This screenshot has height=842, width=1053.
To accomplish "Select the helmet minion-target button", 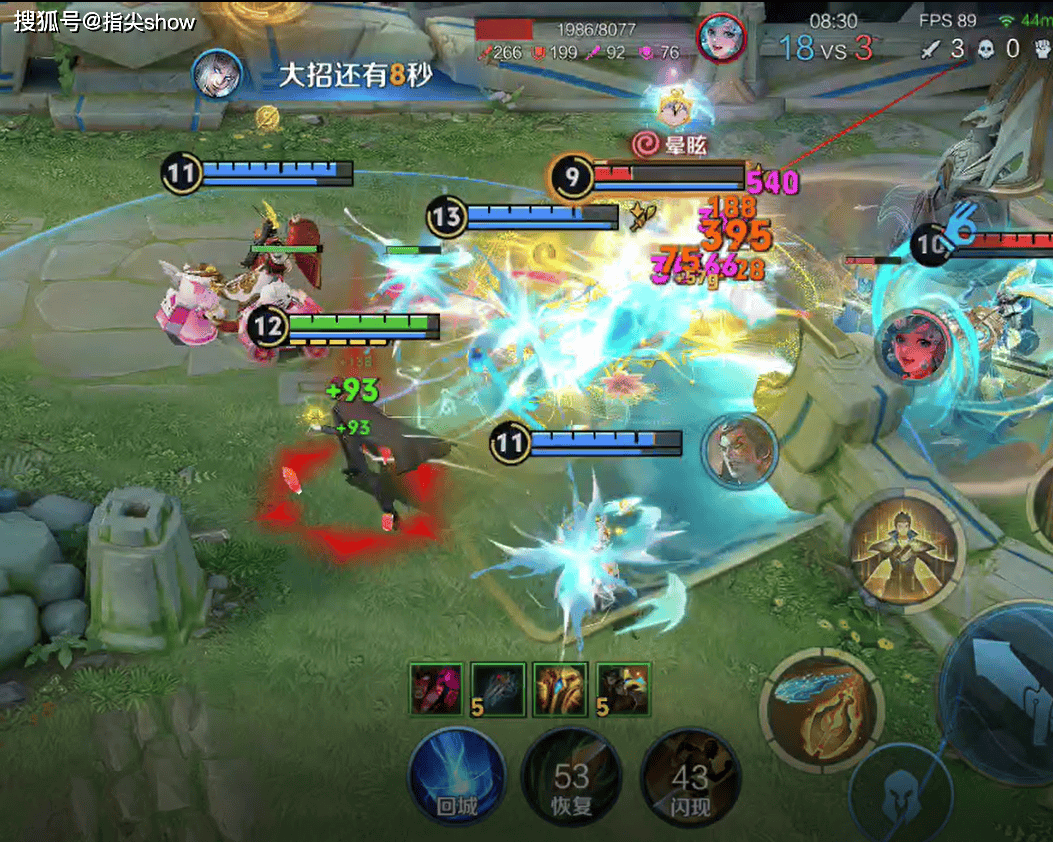I will [x=897, y=793].
